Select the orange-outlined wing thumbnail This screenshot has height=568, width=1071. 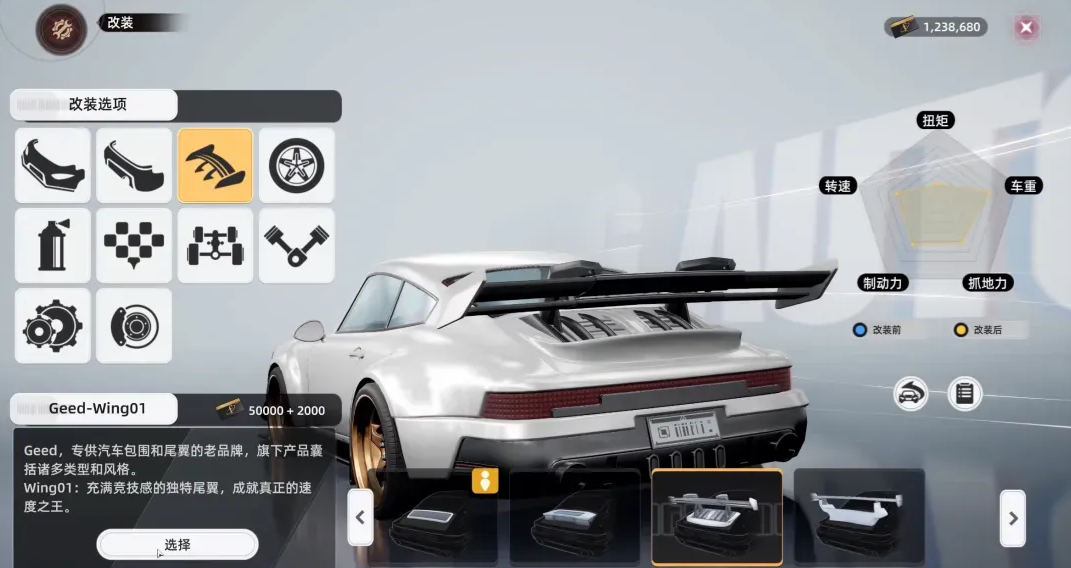(x=716, y=518)
